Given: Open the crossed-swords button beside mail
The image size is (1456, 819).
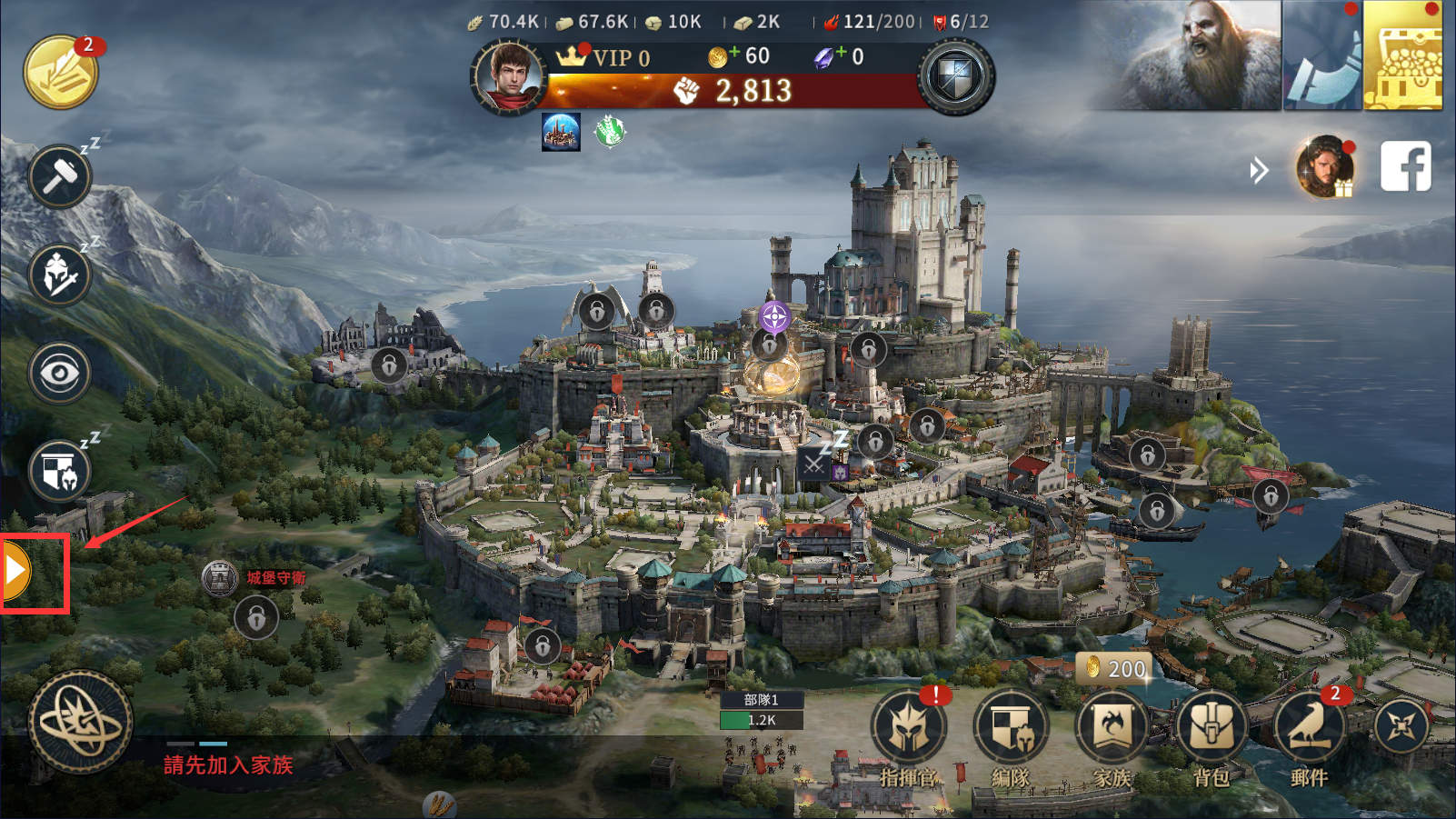Looking at the screenshot, I should tap(1401, 726).
